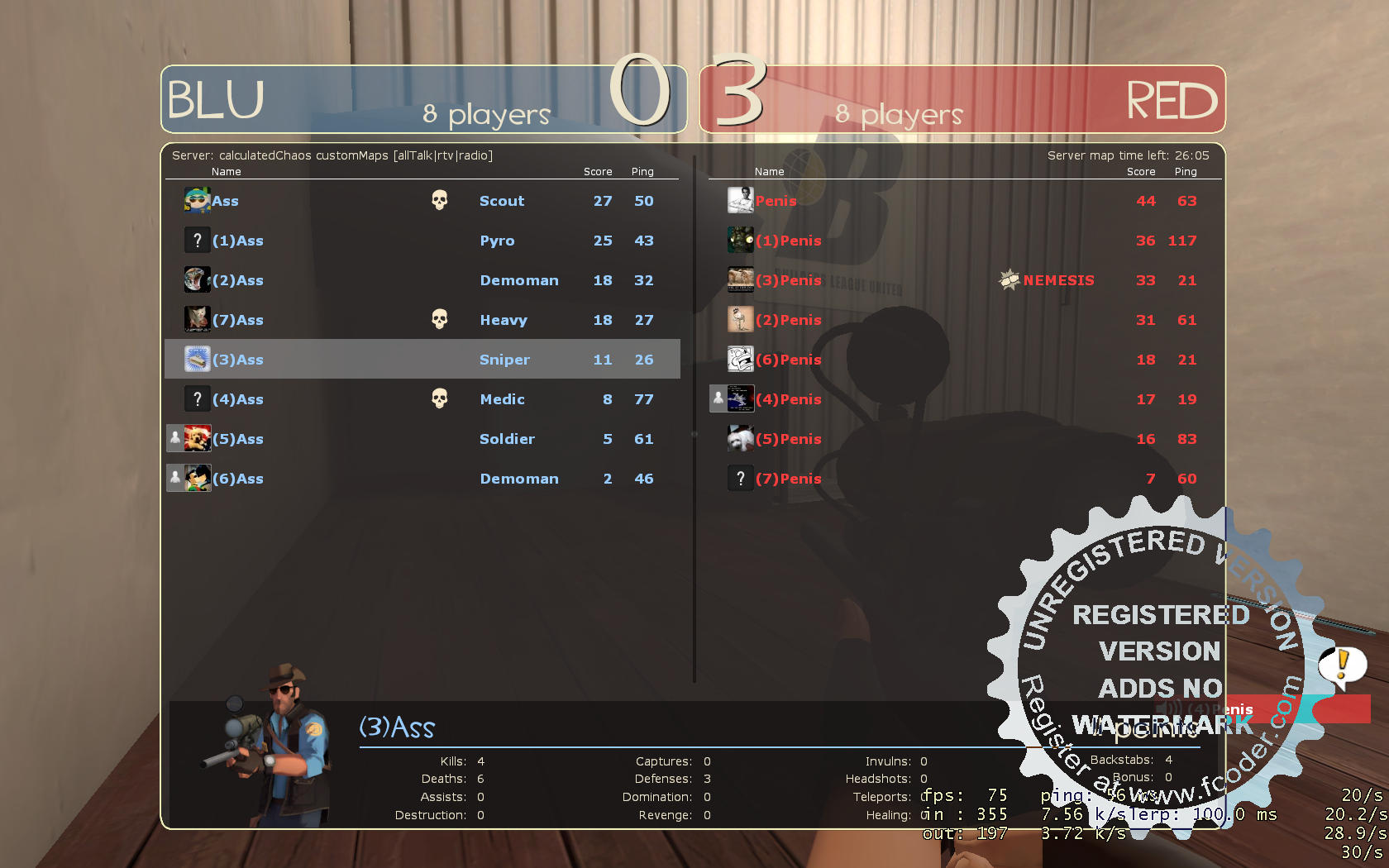Click the skull beside Heavy (7)Ass
The width and height of the screenshot is (1389, 868).
point(440,318)
